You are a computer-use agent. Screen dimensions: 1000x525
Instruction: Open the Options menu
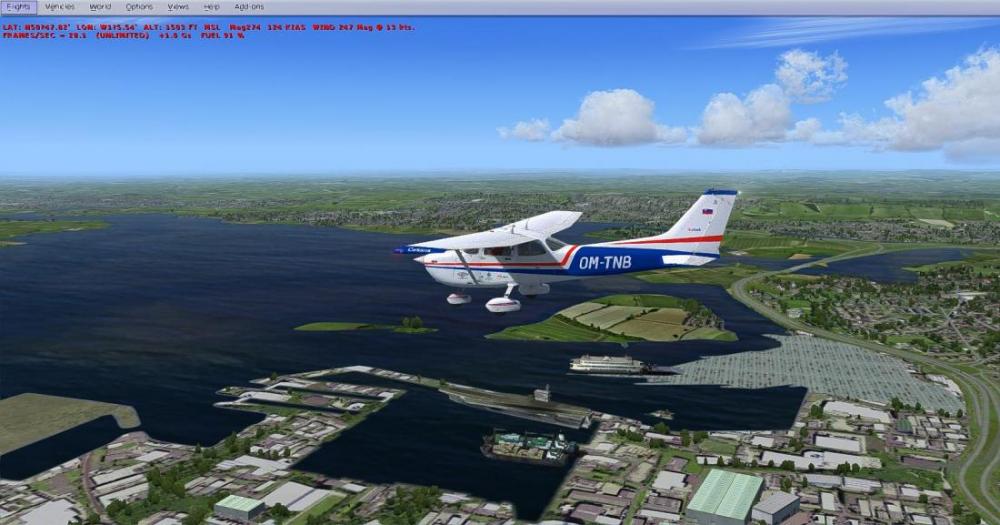pyautogui.click(x=139, y=7)
